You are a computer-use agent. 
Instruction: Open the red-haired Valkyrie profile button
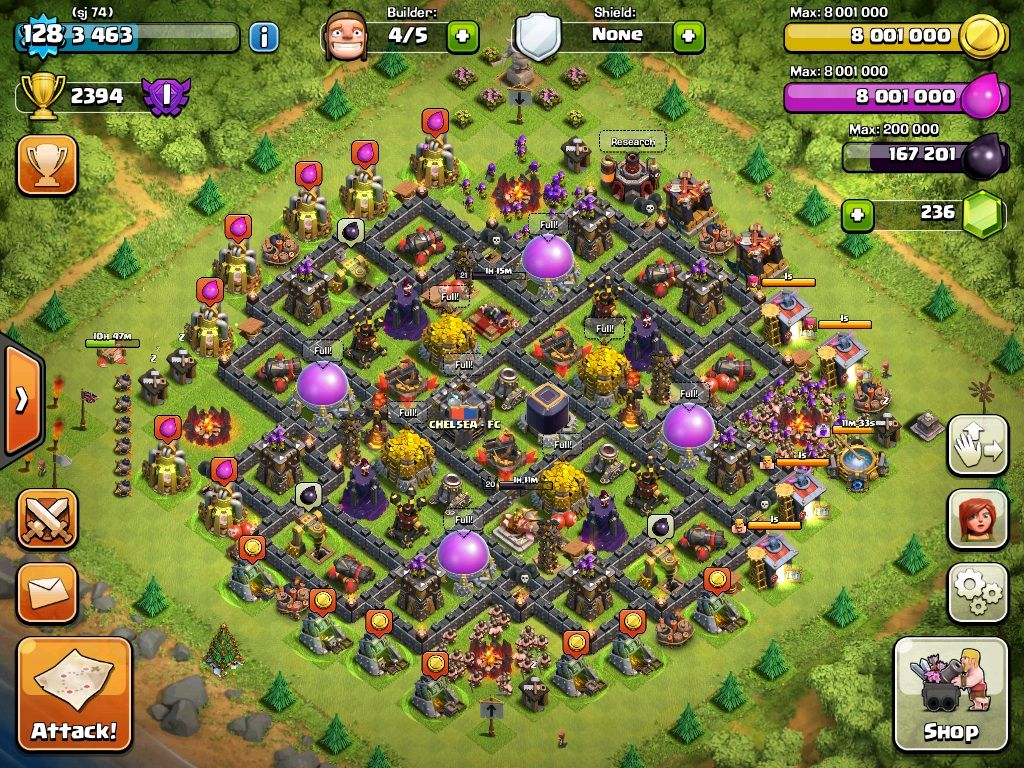(977, 519)
